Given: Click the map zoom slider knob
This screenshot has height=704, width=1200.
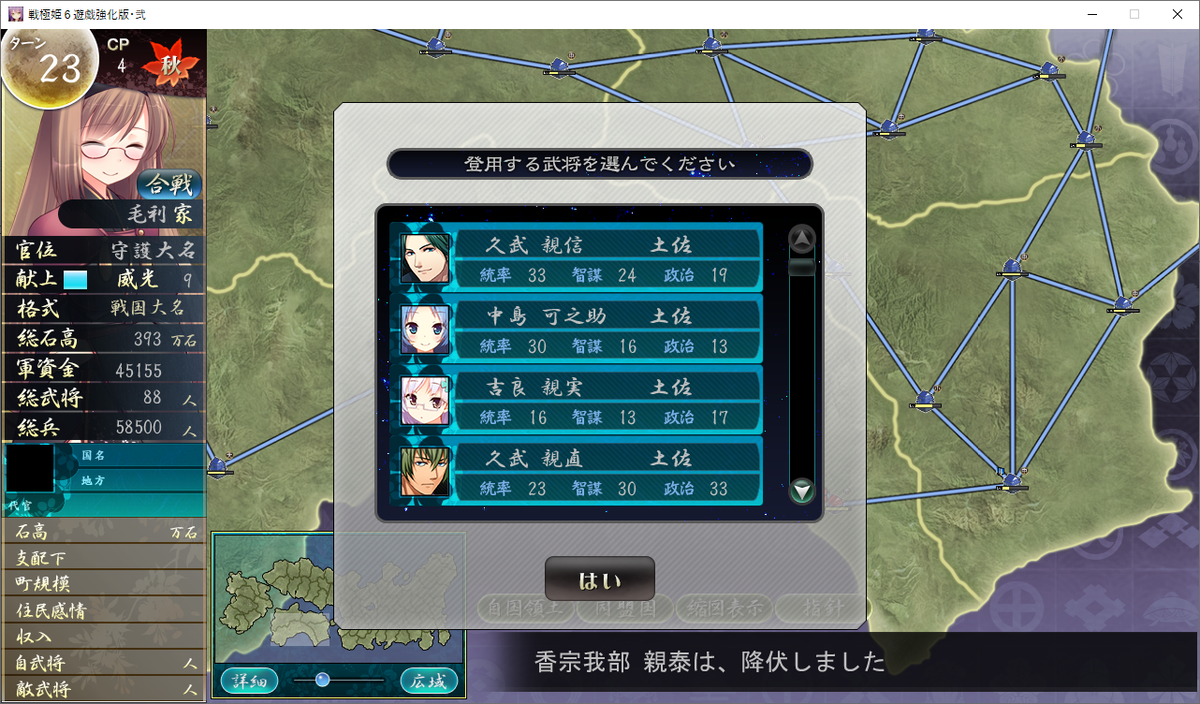Looking at the screenshot, I should pos(322,680).
